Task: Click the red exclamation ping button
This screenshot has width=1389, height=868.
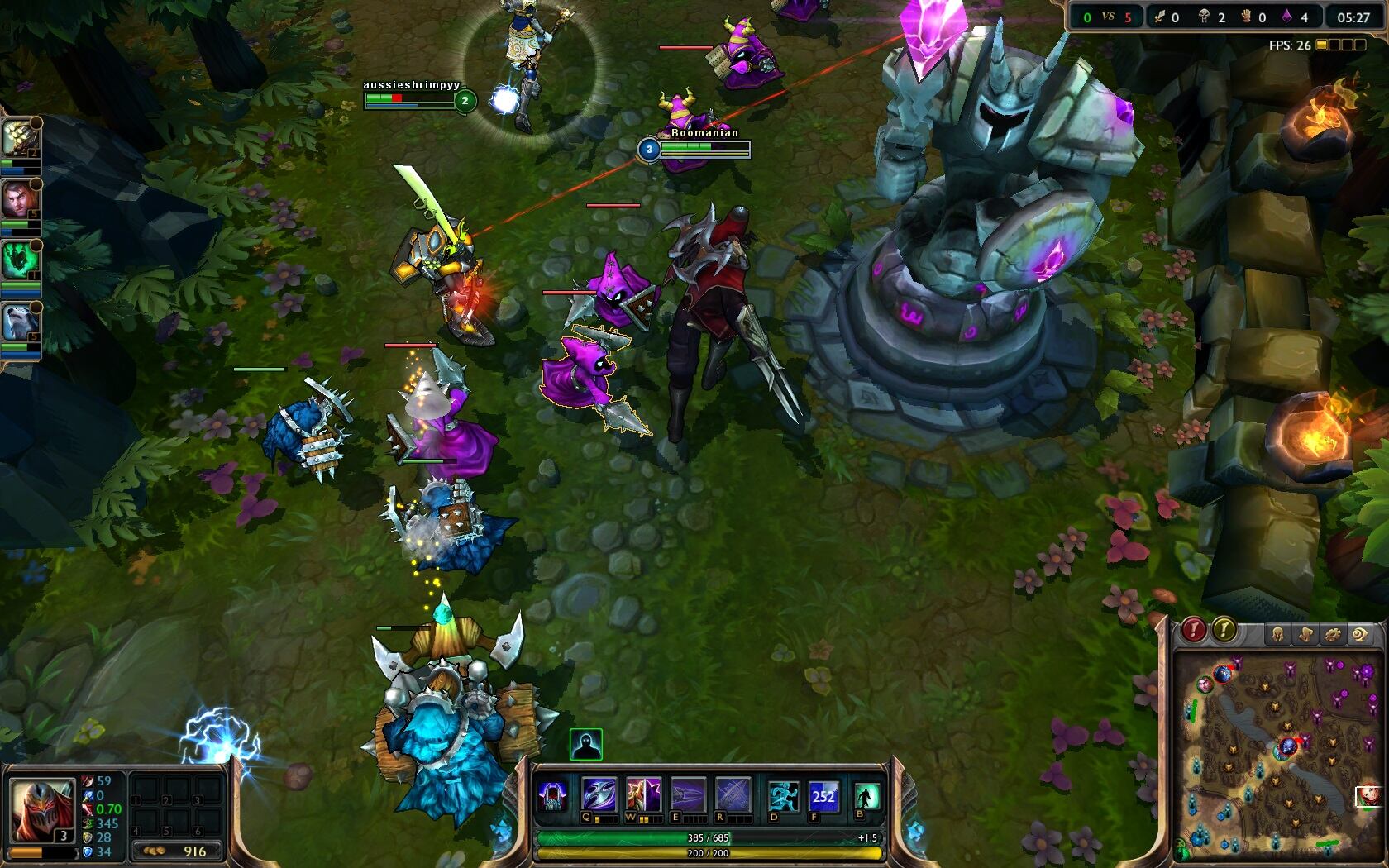Action: click(x=1193, y=631)
